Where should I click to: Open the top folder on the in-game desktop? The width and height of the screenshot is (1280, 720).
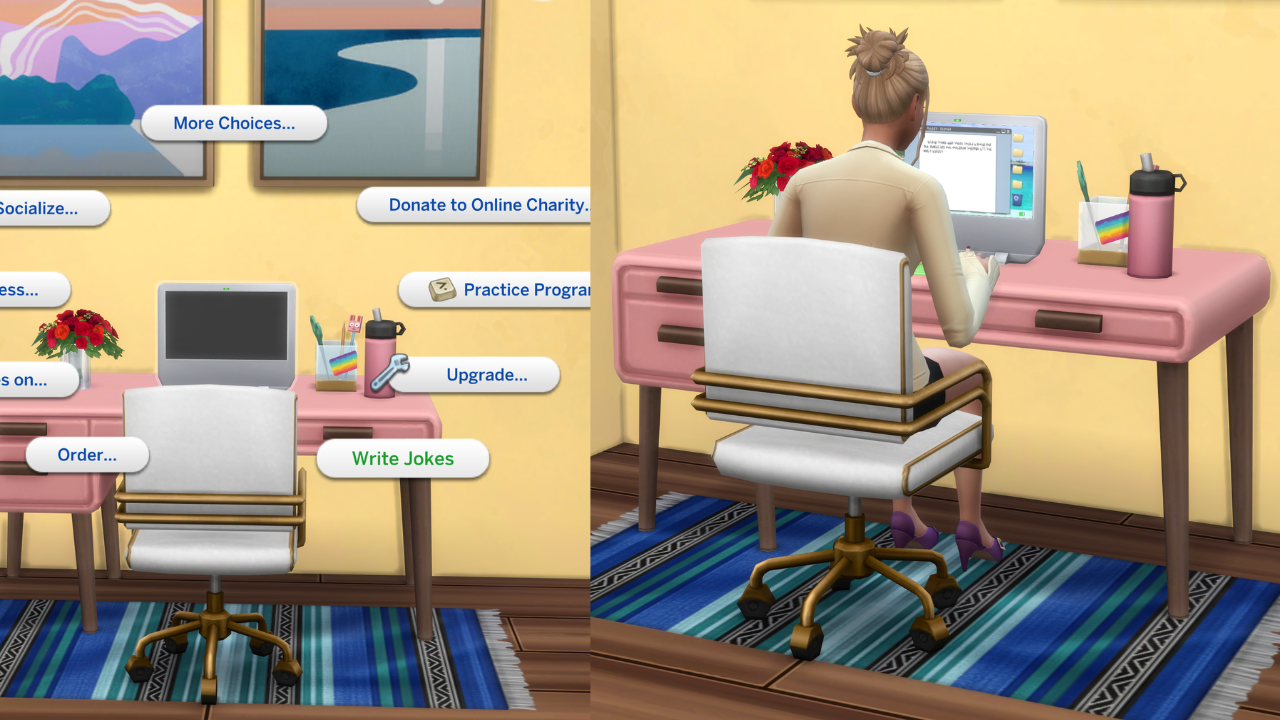[1017, 138]
